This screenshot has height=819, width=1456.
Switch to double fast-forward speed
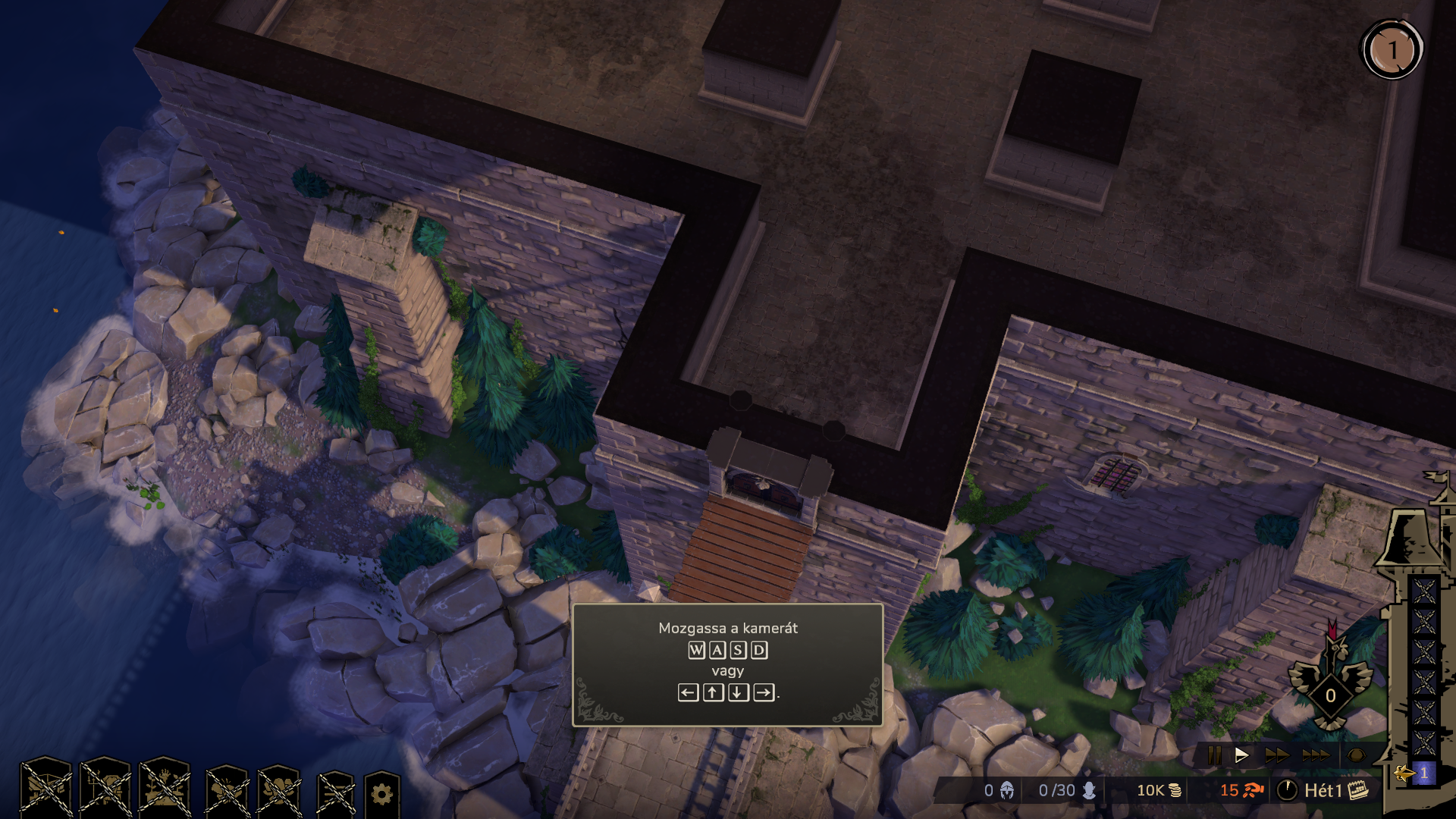coord(1276,755)
